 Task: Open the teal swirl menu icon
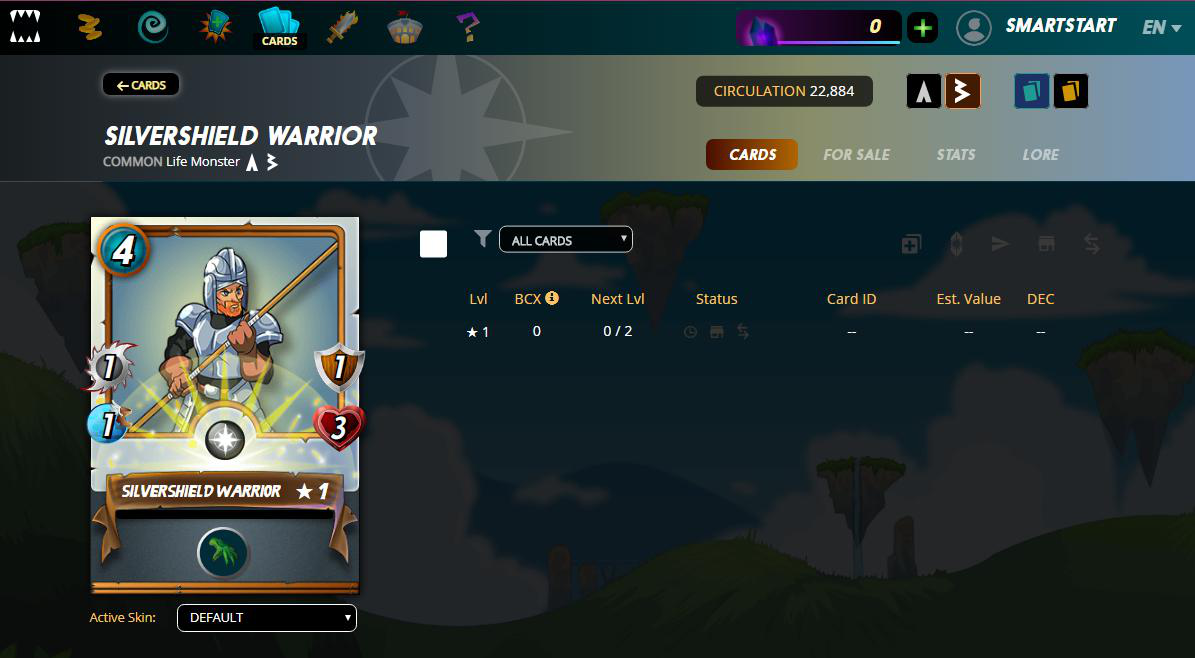click(153, 27)
